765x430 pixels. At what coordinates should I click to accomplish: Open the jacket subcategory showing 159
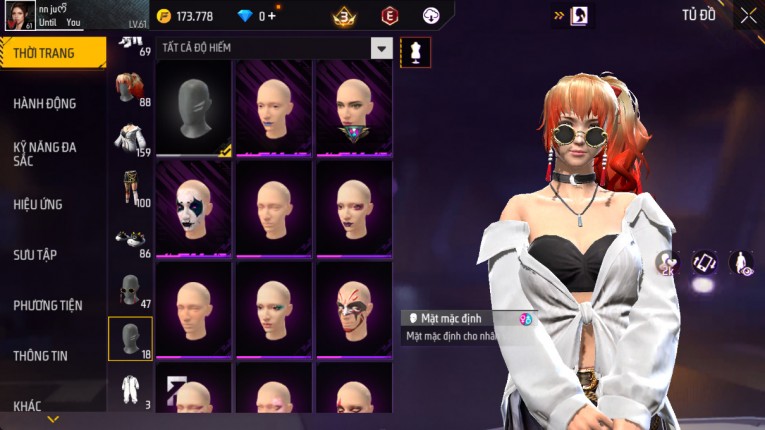pyautogui.click(x=130, y=139)
